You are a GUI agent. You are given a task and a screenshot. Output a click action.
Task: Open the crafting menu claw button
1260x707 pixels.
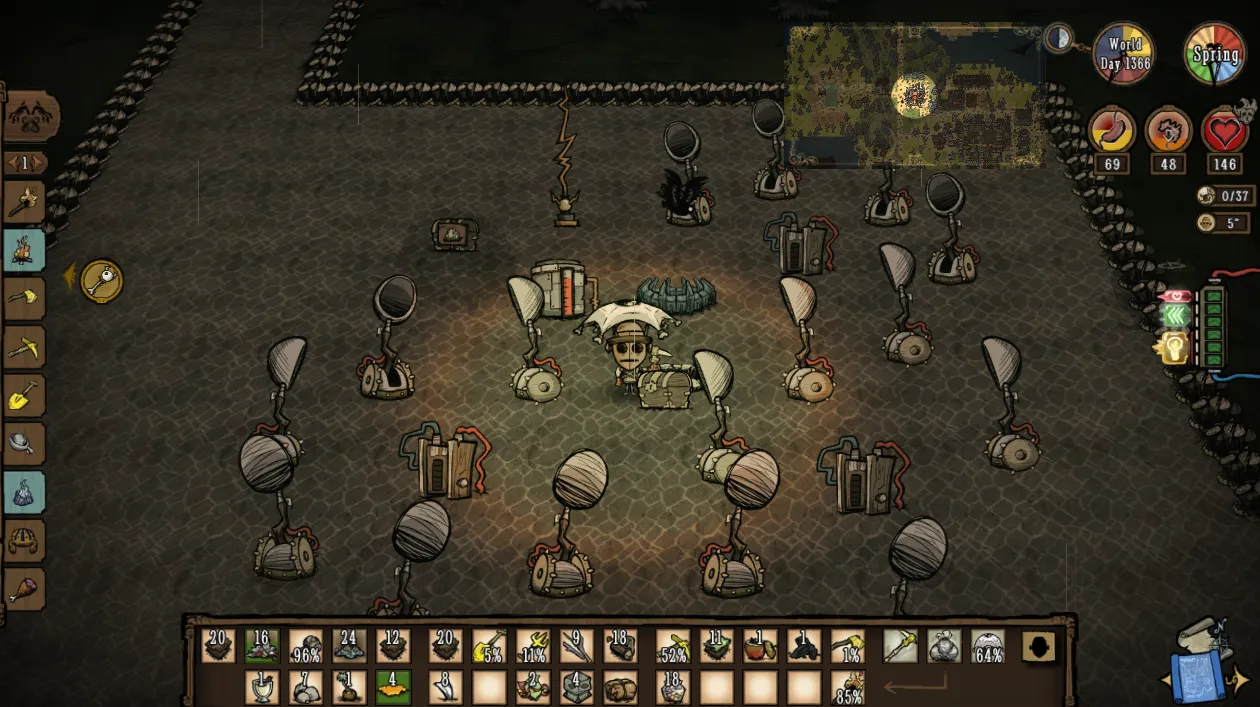(x=30, y=119)
